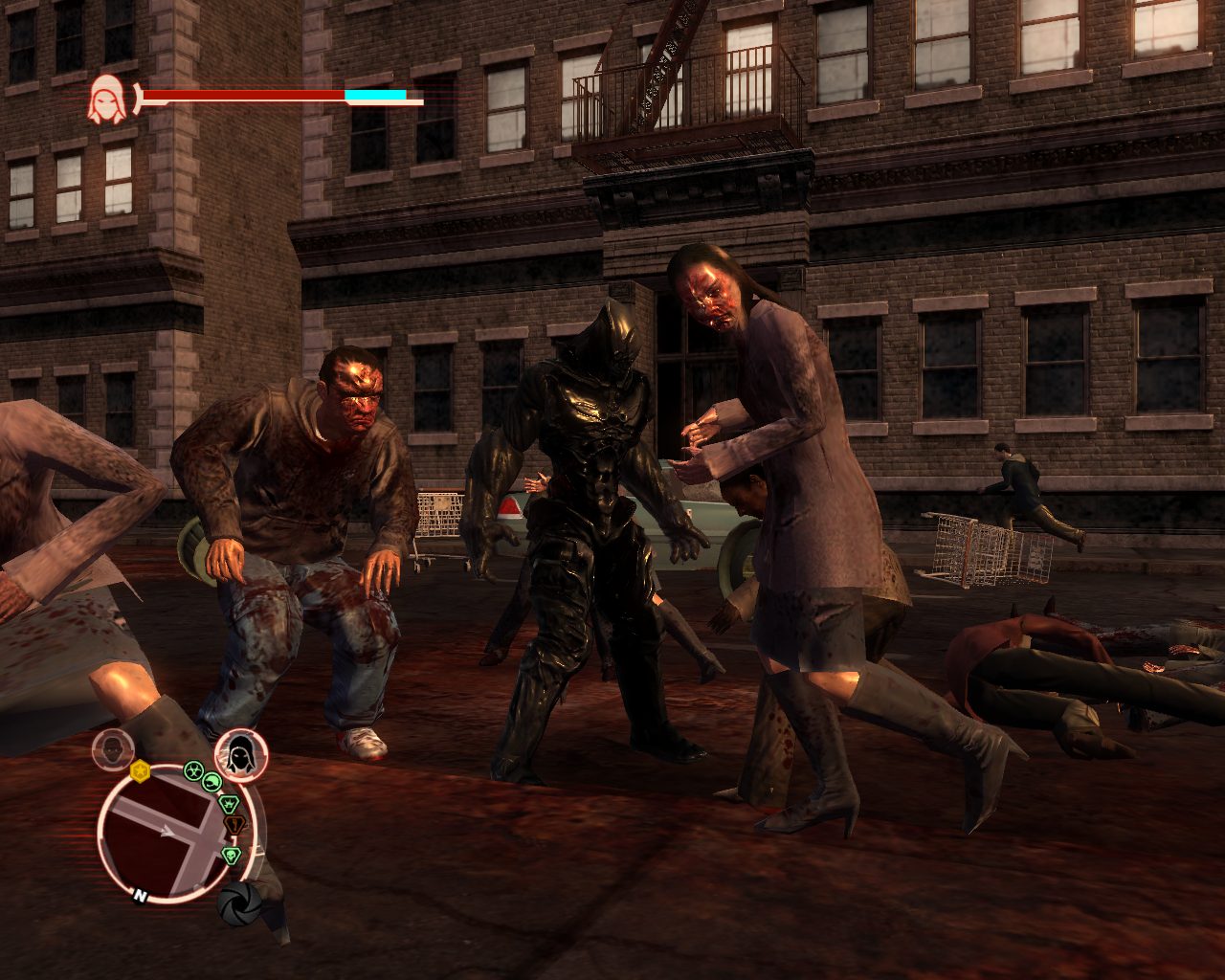Choose the faded bald head disguise icon
Screen dimensions: 1225x980
pyautogui.click(x=113, y=750)
